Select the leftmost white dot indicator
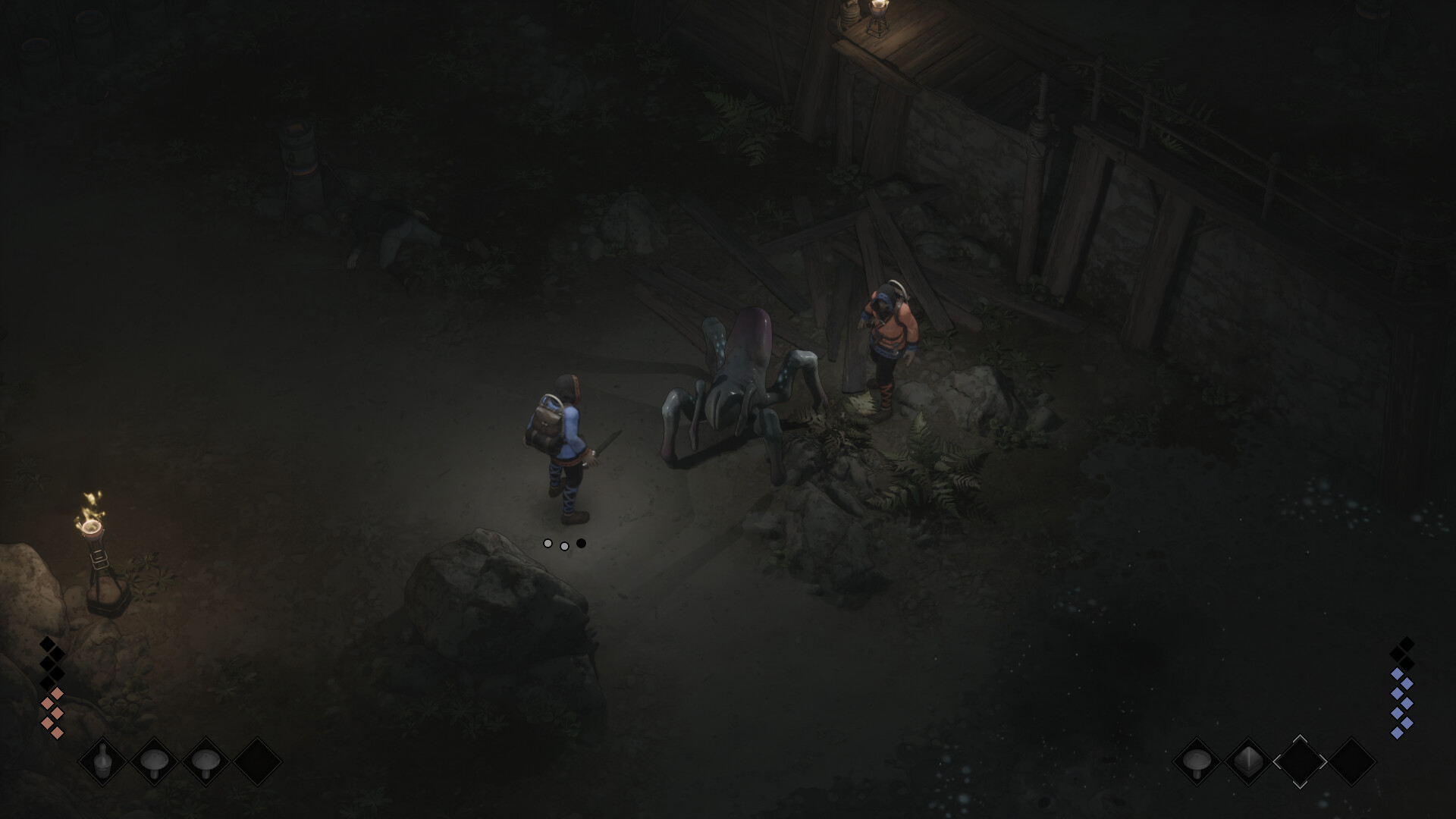 548,543
